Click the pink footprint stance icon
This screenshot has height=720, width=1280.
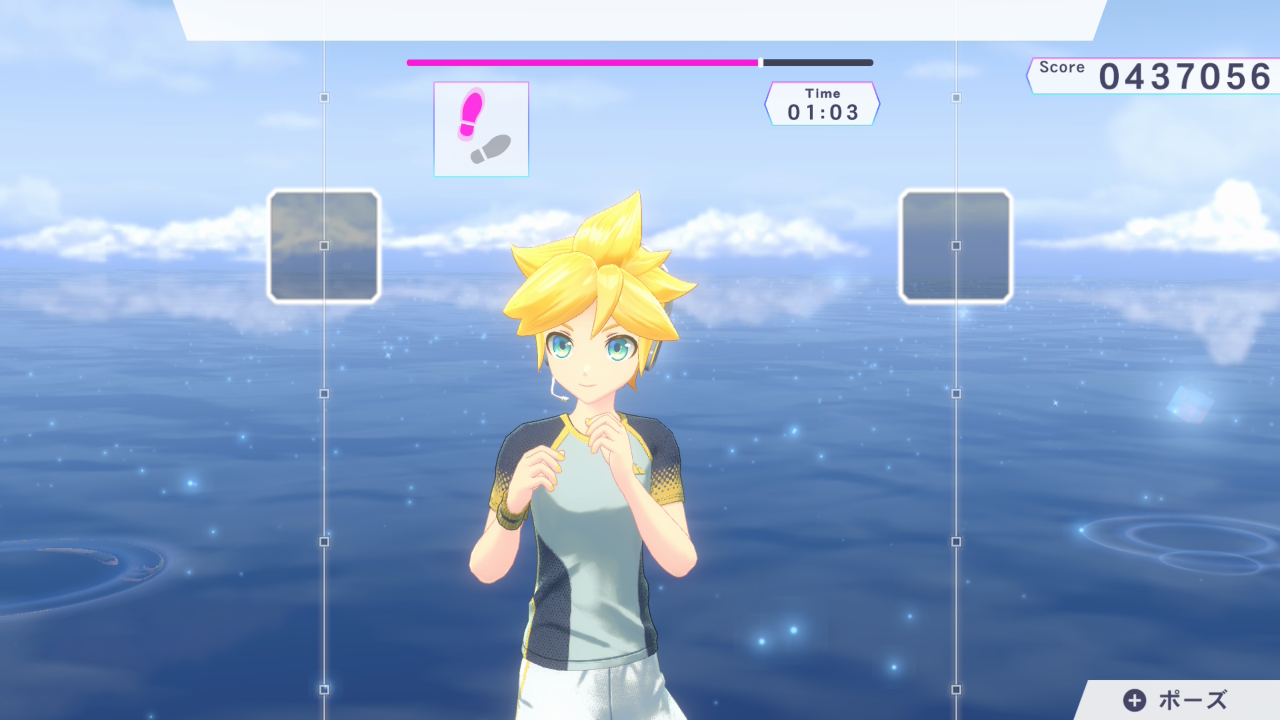(x=471, y=113)
